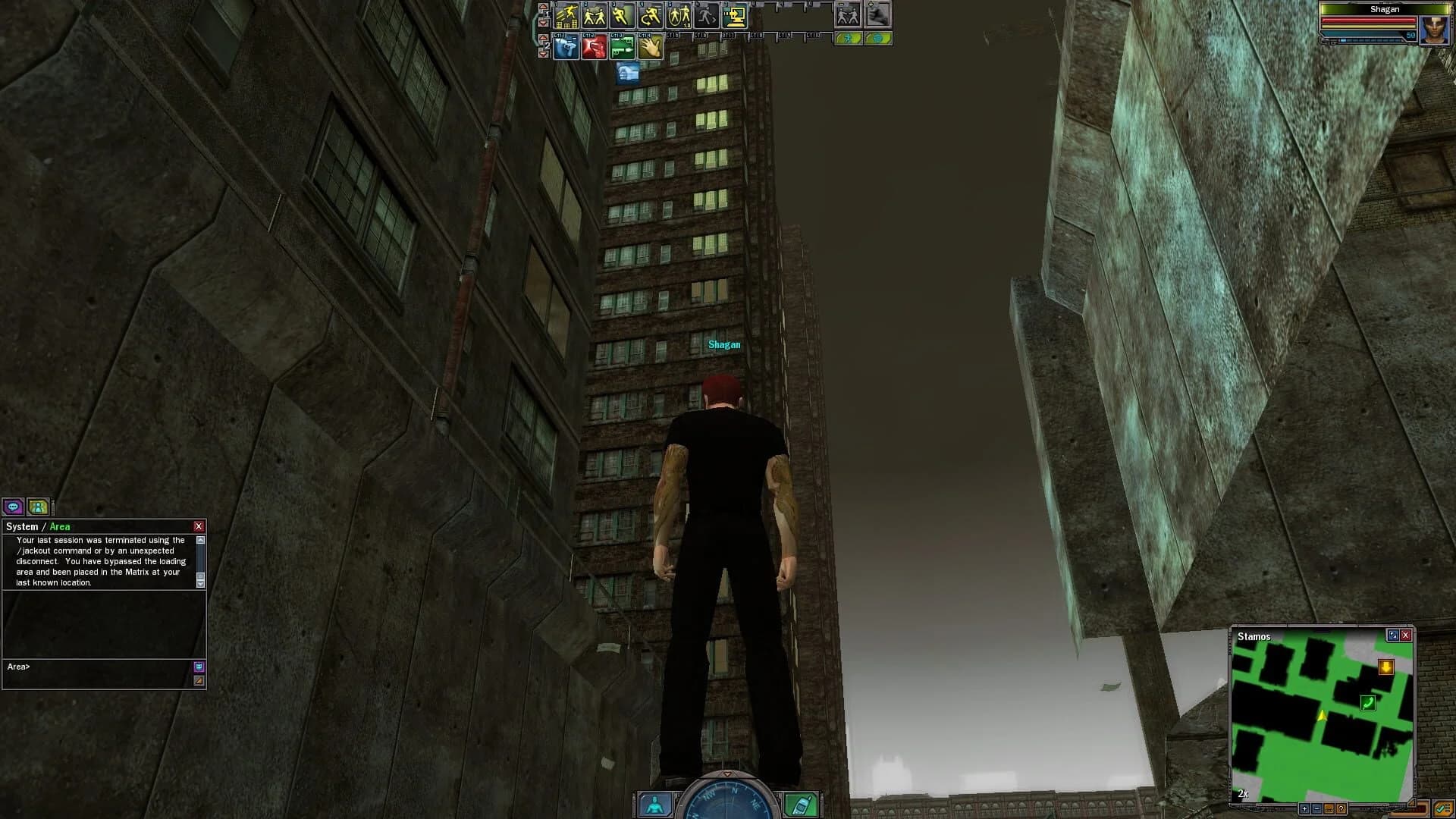Open the friends list icon above the chat window
The height and width of the screenshot is (819, 1456).
(37, 507)
